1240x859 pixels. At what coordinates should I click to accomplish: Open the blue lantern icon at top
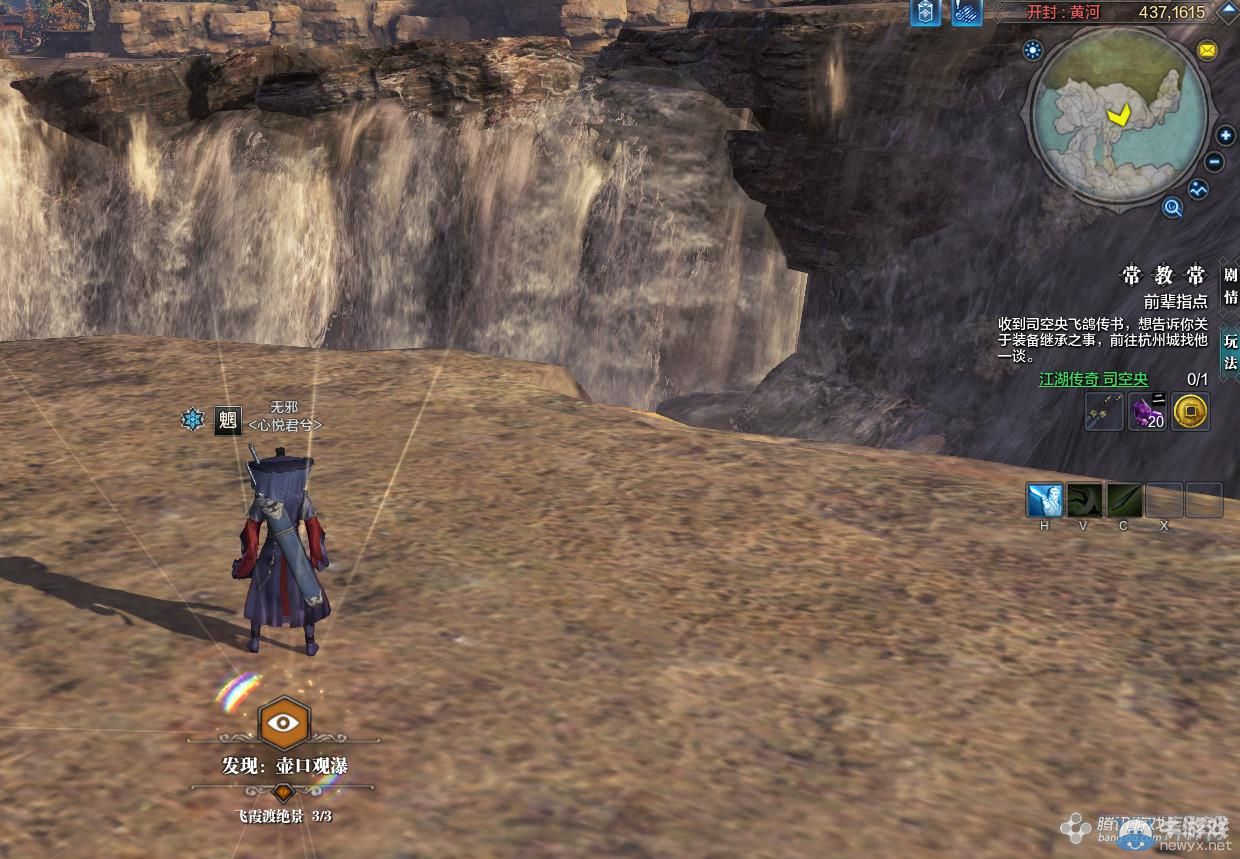925,12
